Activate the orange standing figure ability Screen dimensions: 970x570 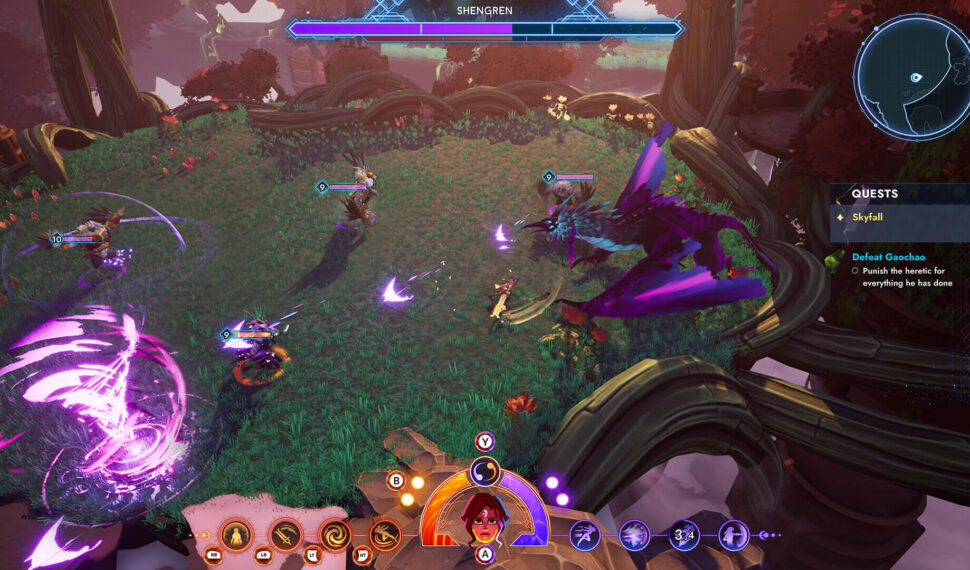[x=236, y=535]
